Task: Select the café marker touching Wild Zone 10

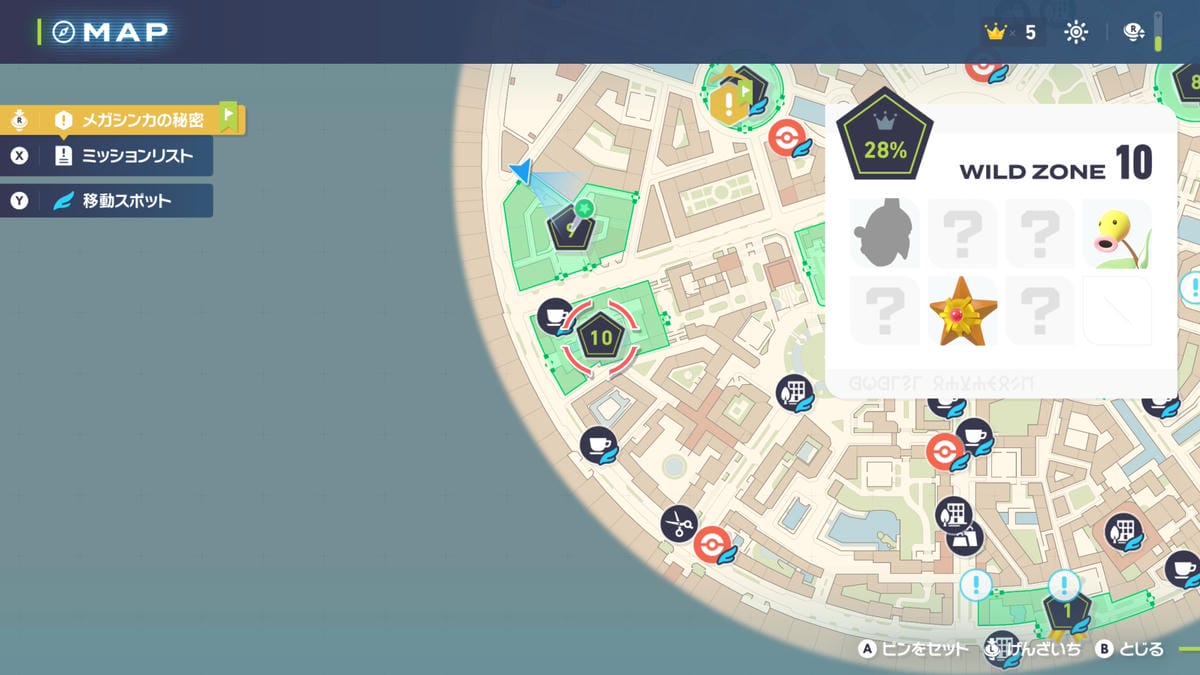Action: [x=555, y=317]
